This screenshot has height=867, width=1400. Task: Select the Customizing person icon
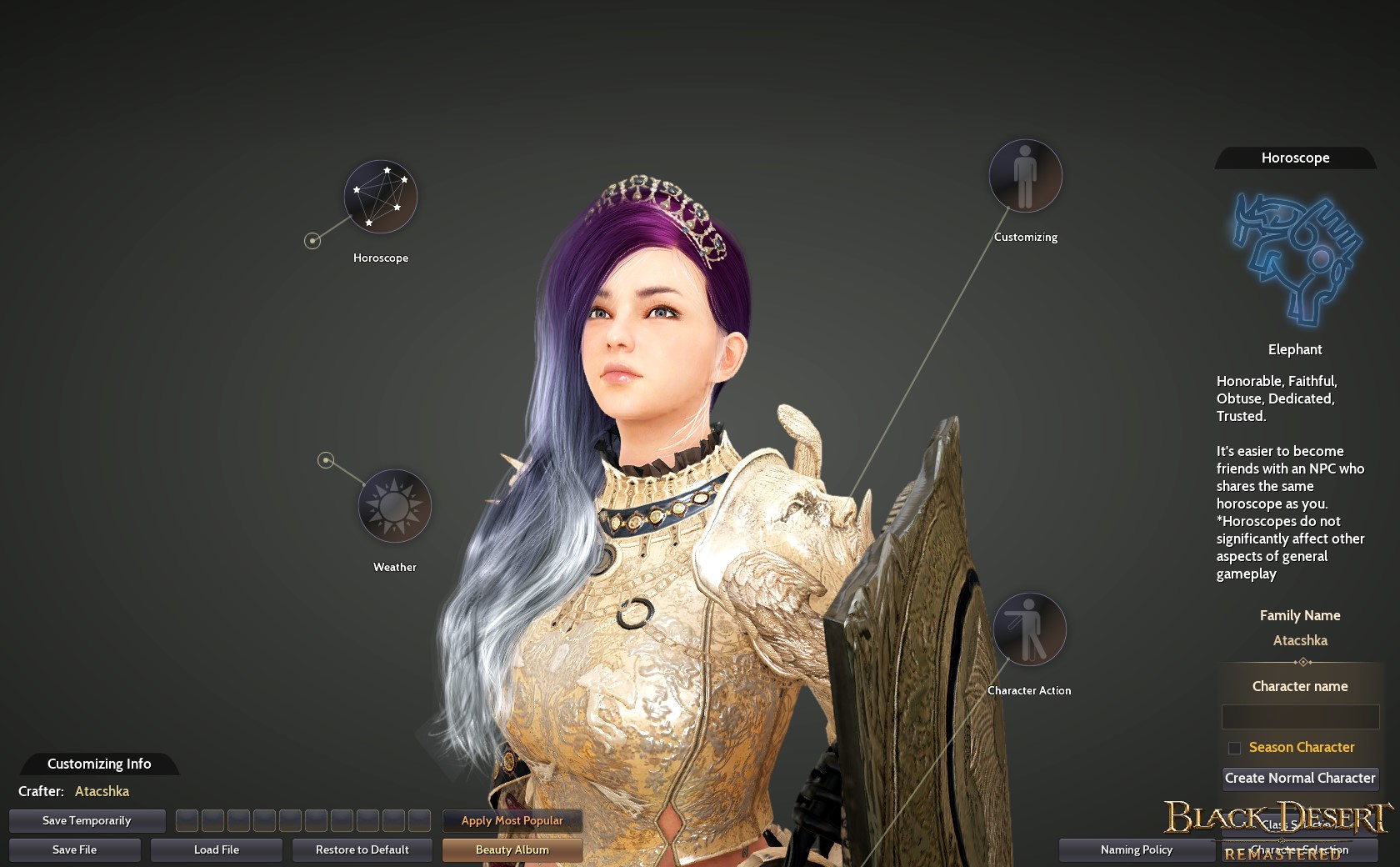pos(1024,176)
